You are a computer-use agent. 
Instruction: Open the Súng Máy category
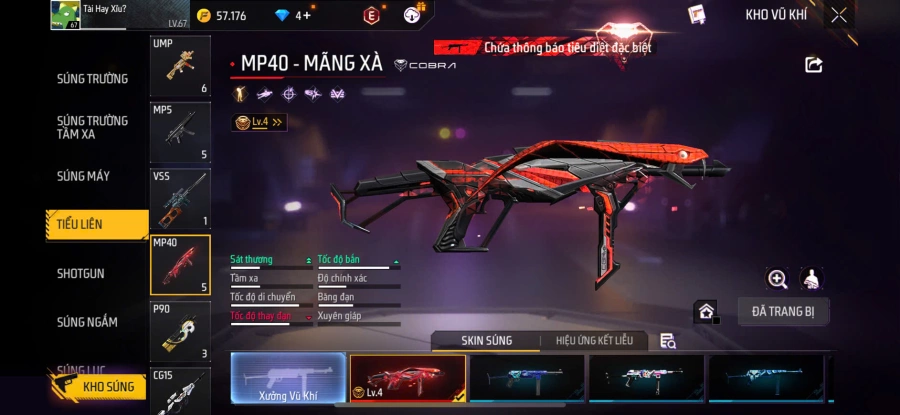[84, 176]
